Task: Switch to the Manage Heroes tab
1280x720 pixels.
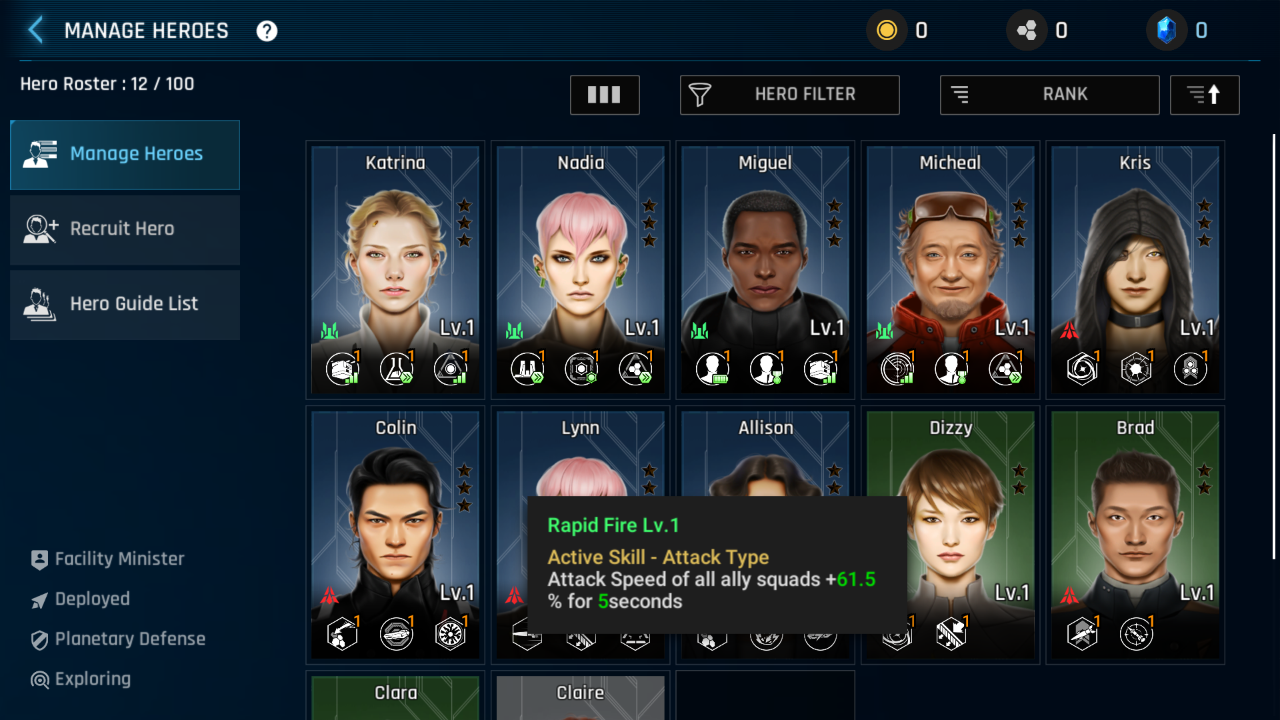Action: [x=125, y=154]
